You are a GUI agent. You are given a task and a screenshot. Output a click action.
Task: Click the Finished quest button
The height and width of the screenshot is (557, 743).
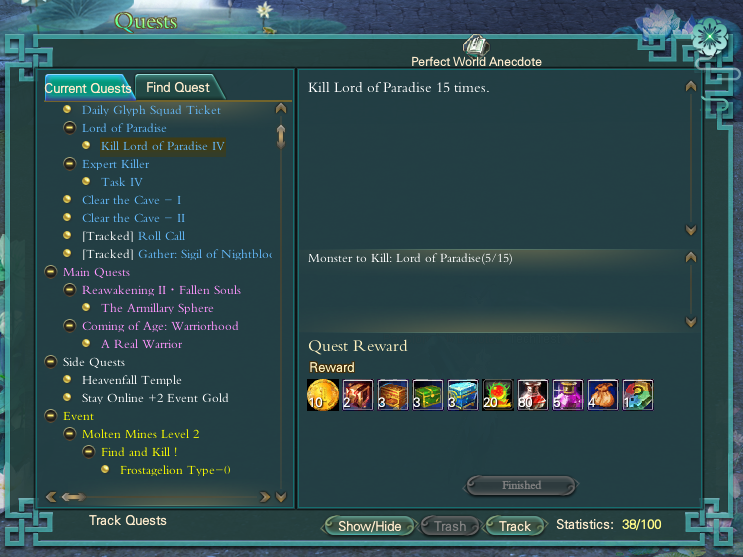(521, 486)
